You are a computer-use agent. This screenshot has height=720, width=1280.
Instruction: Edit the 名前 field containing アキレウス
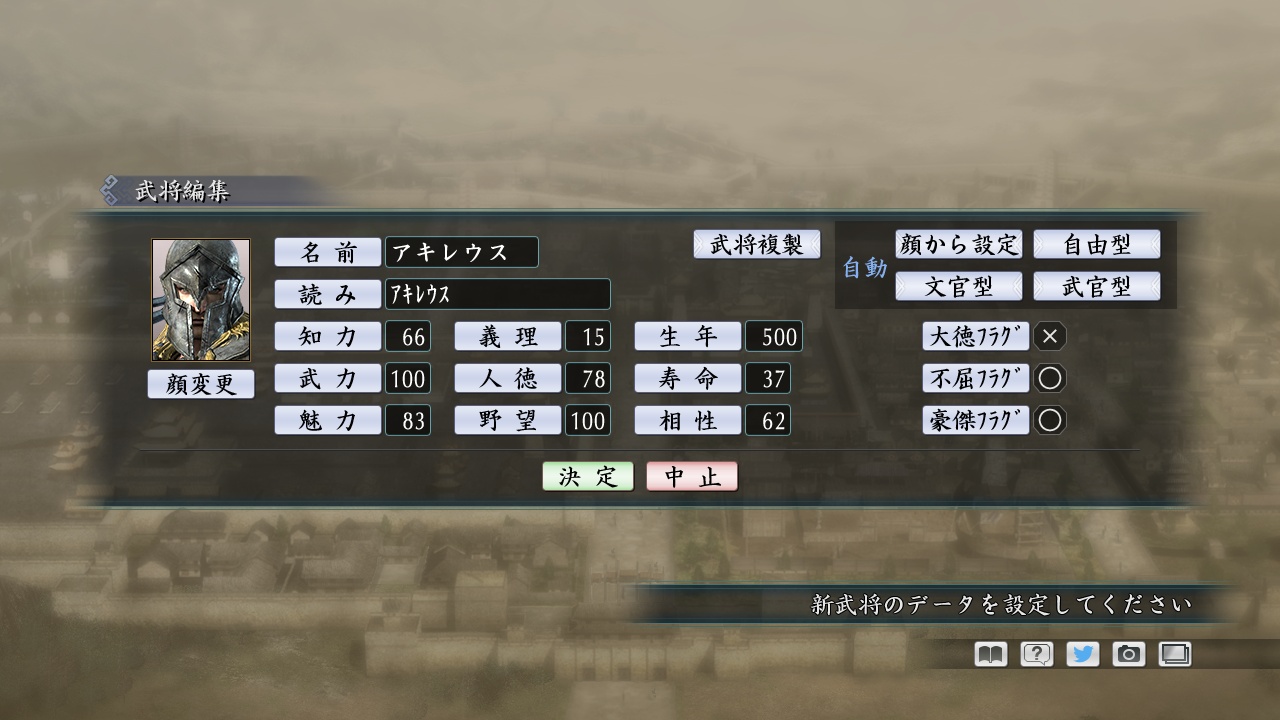[462, 252]
